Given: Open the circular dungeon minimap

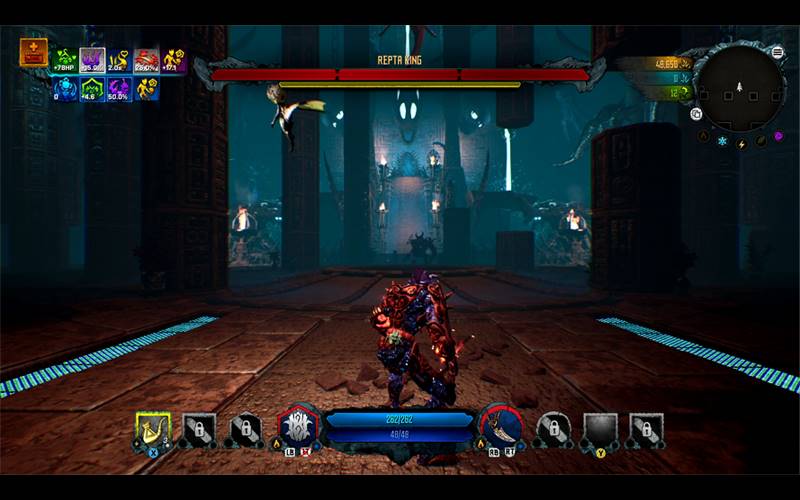Looking at the screenshot, I should (x=740, y=87).
